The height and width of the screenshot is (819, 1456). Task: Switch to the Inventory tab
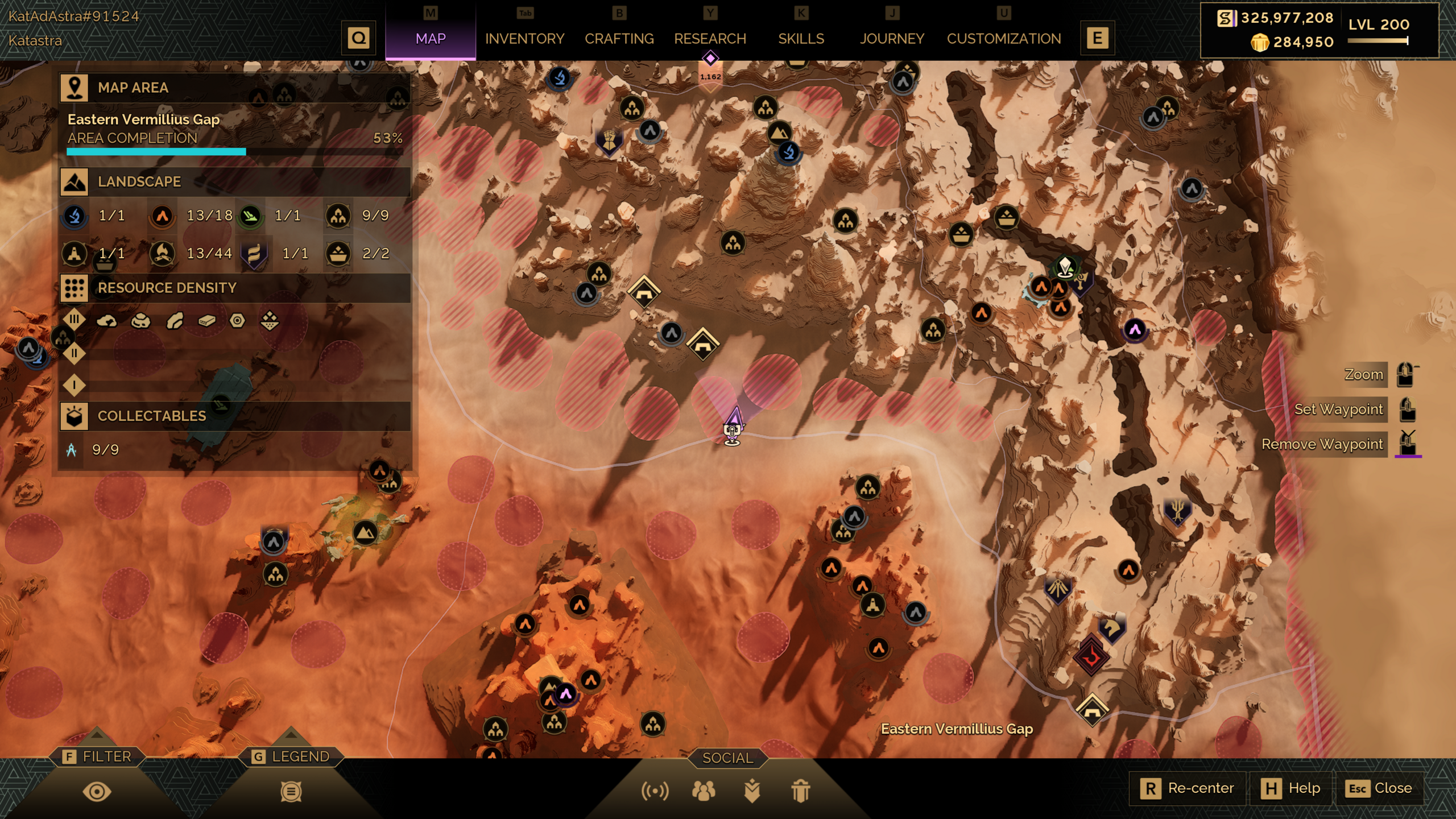(x=524, y=39)
